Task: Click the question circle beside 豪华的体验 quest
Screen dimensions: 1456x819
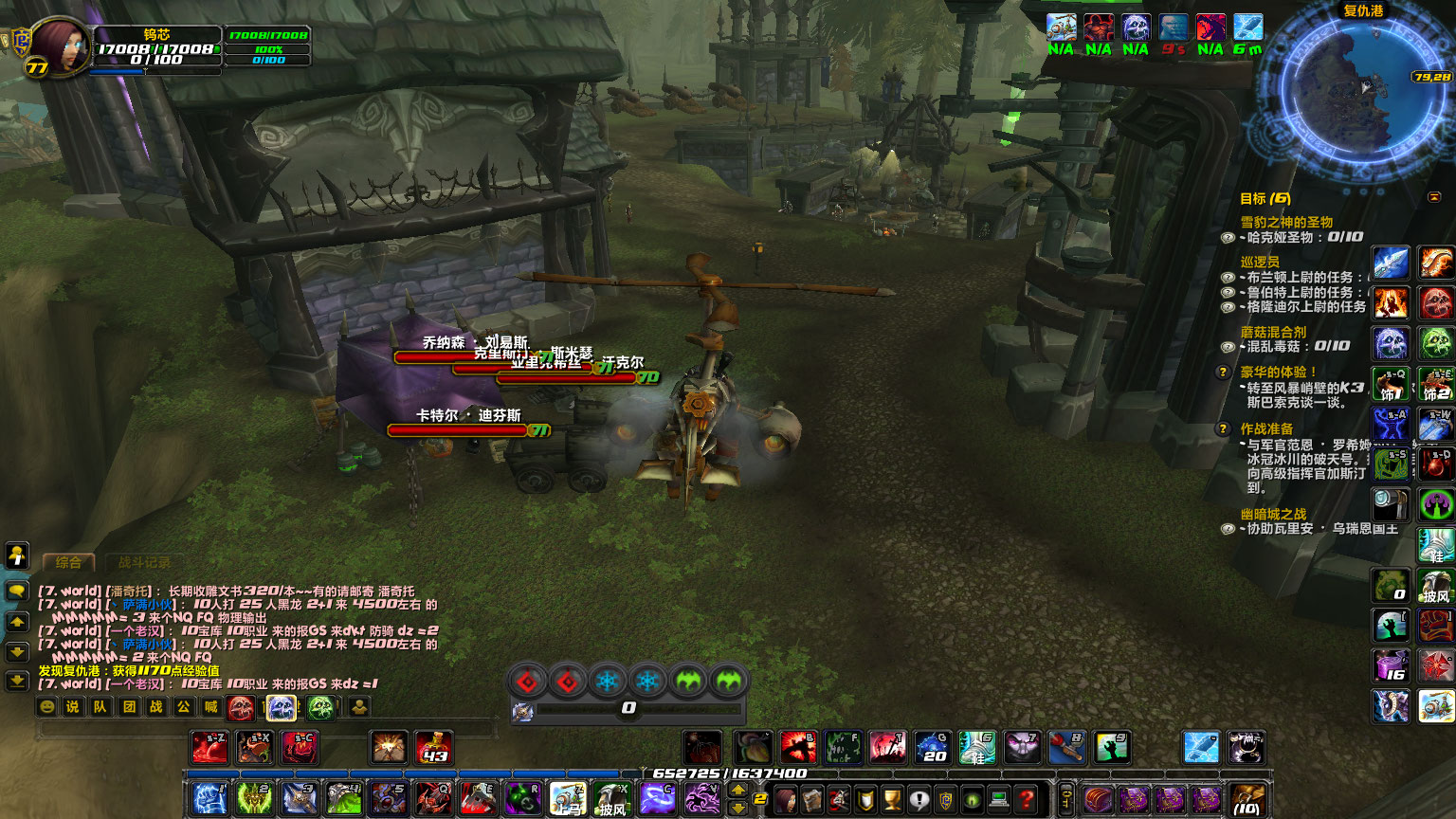Action: click(x=1223, y=372)
